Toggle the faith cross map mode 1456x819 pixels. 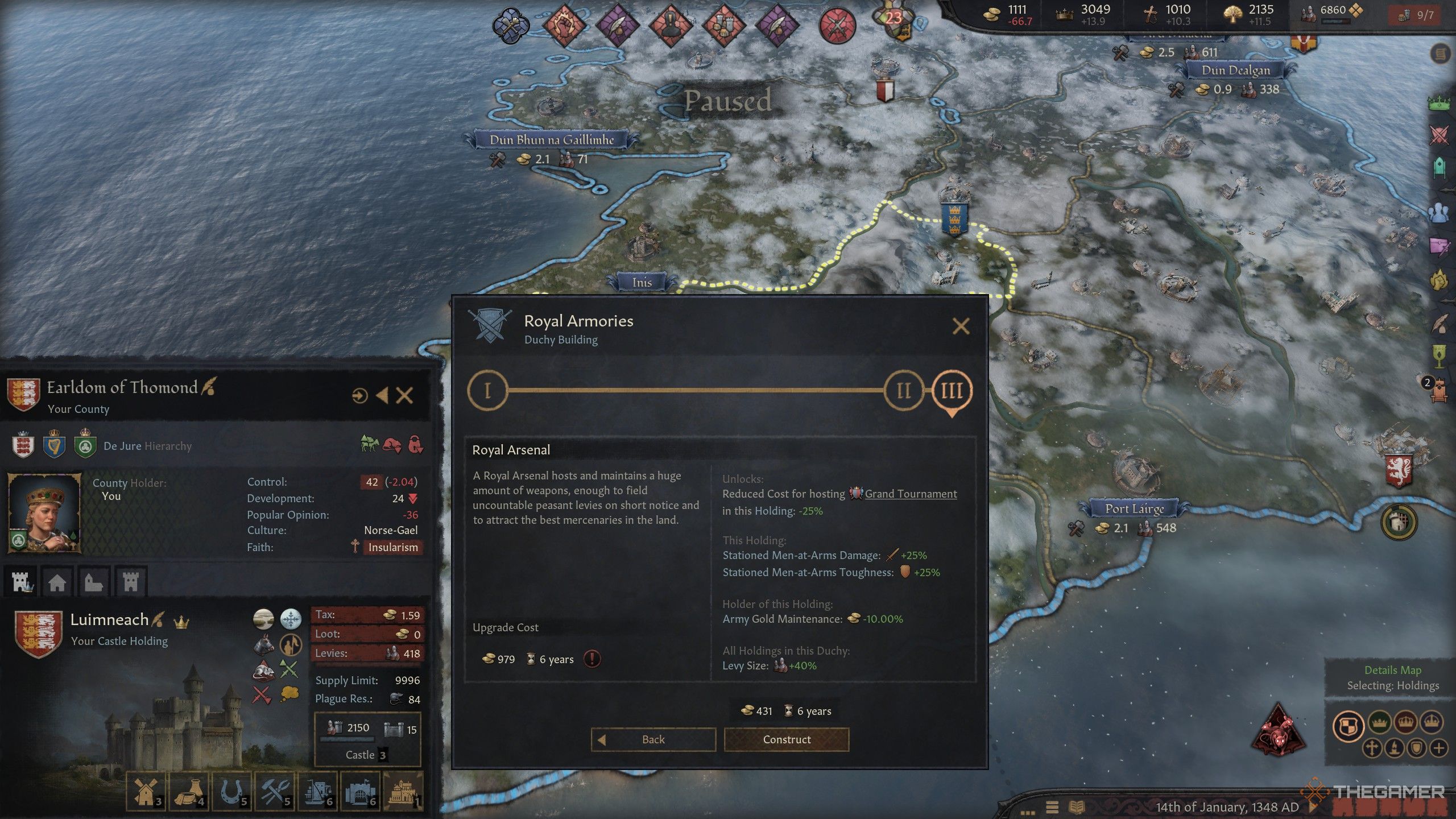pyautogui.click(x=1371, y=747)
